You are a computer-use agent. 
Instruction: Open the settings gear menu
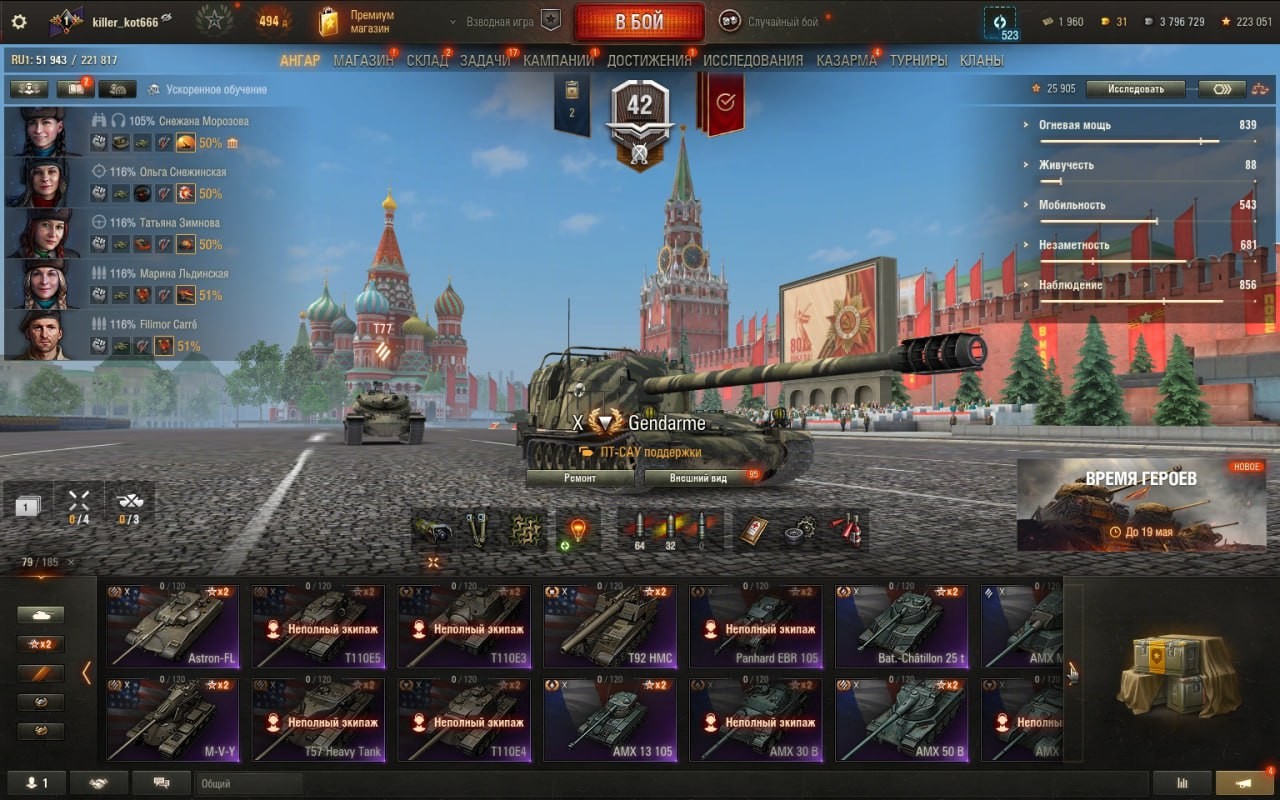(x=19, y=21)
